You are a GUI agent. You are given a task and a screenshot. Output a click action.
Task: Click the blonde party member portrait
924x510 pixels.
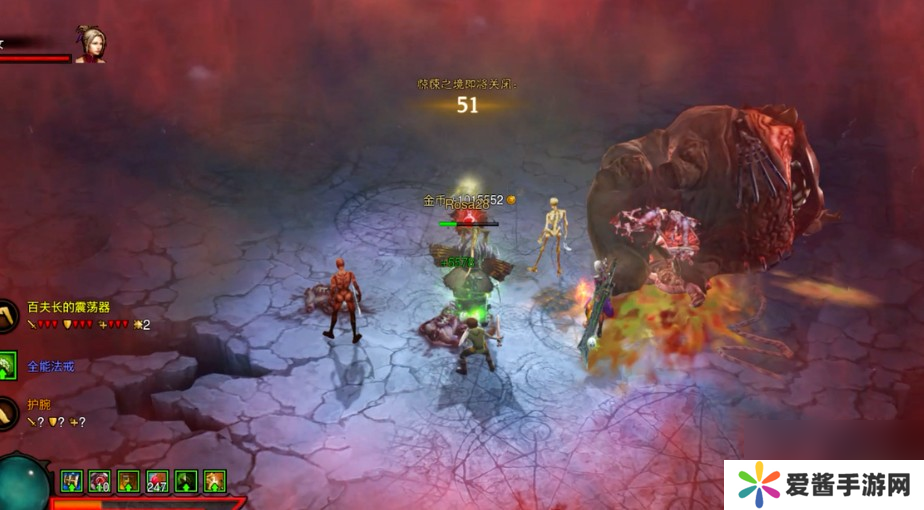tap(89, 44)
